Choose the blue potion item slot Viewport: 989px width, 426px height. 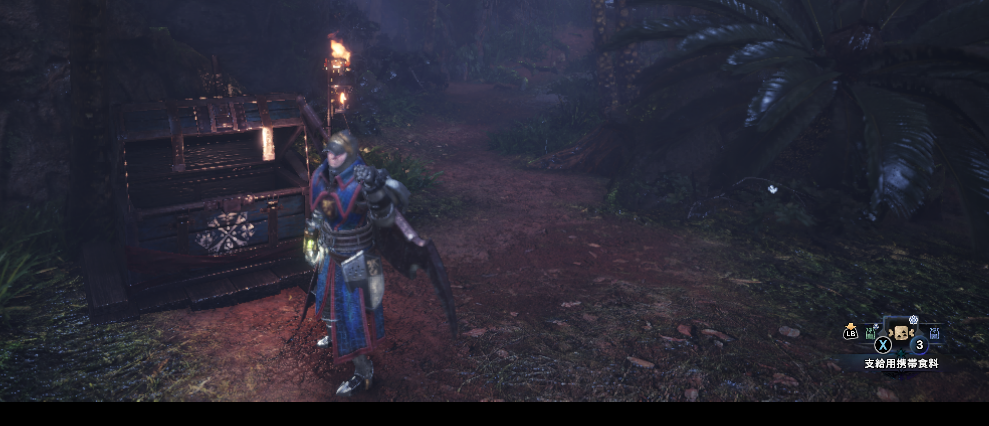click(x=934, y=331)
